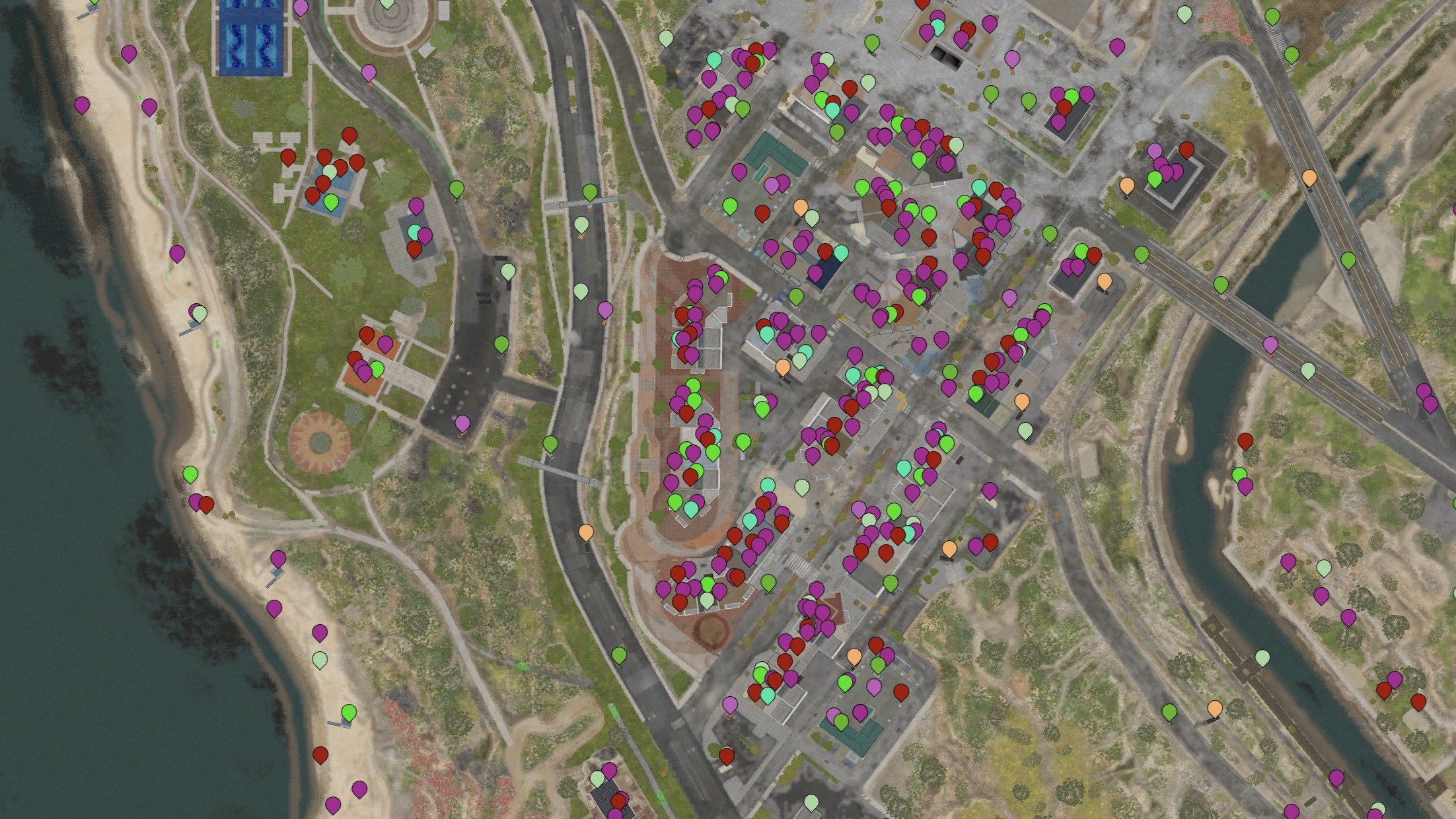The width and height of the screenshot is (1456, 819).
Task: Click the purple pin inside the circular orange sundial plaza
Action: pyautogui.click(x=462, y=424)
